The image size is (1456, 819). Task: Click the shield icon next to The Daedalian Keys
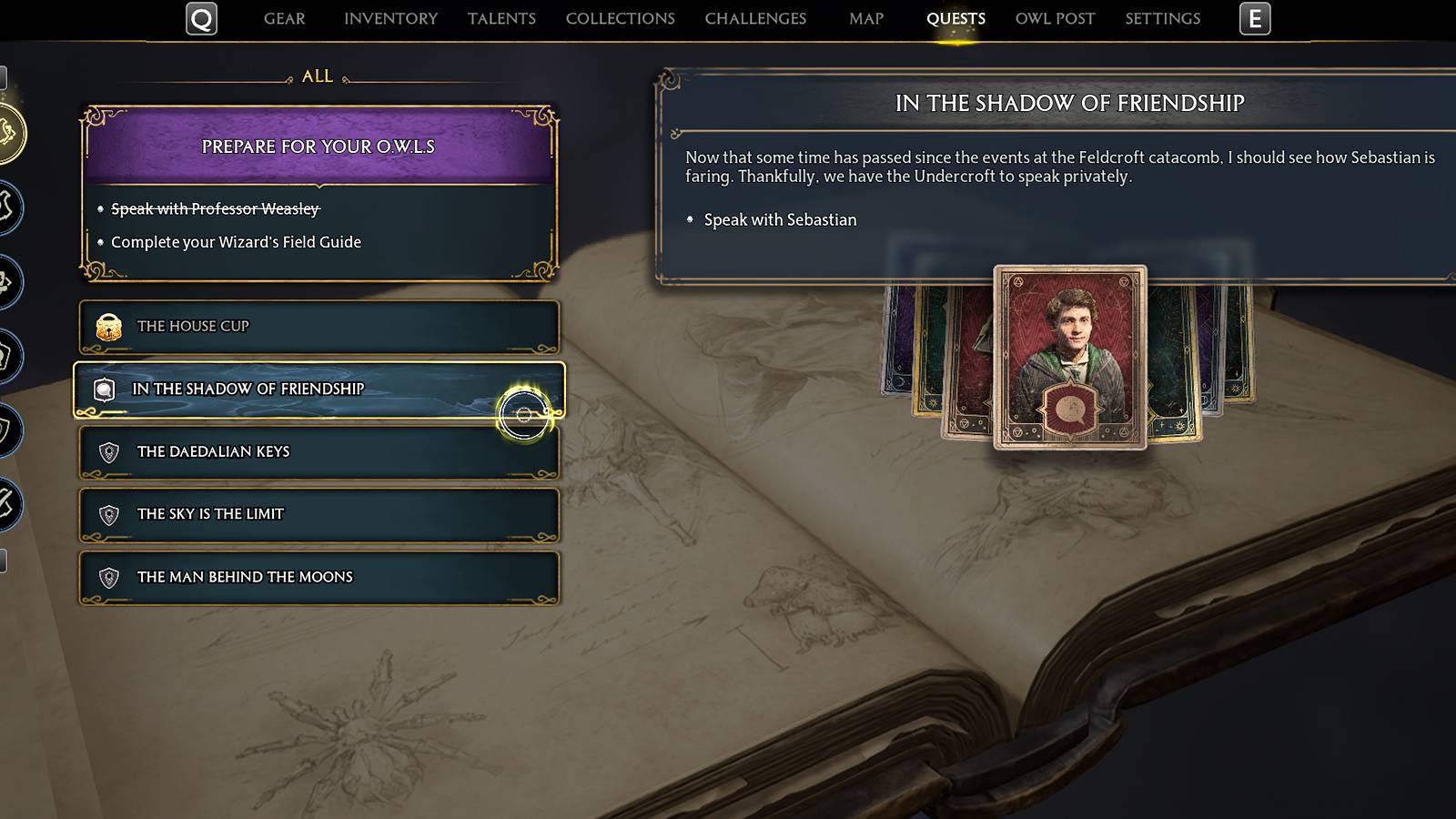[108, 450]
